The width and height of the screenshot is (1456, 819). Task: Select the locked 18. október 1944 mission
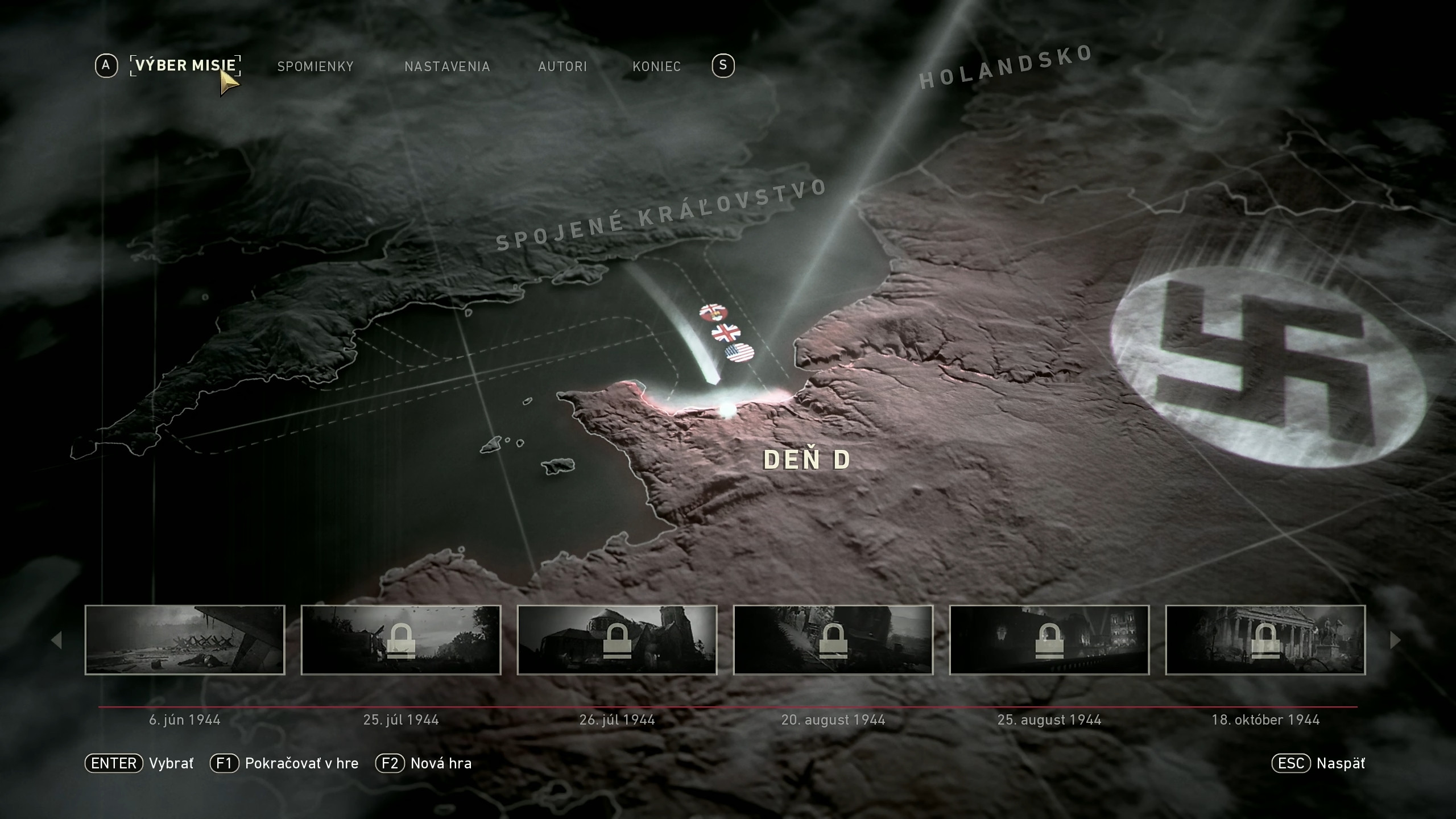(1265, 640)
